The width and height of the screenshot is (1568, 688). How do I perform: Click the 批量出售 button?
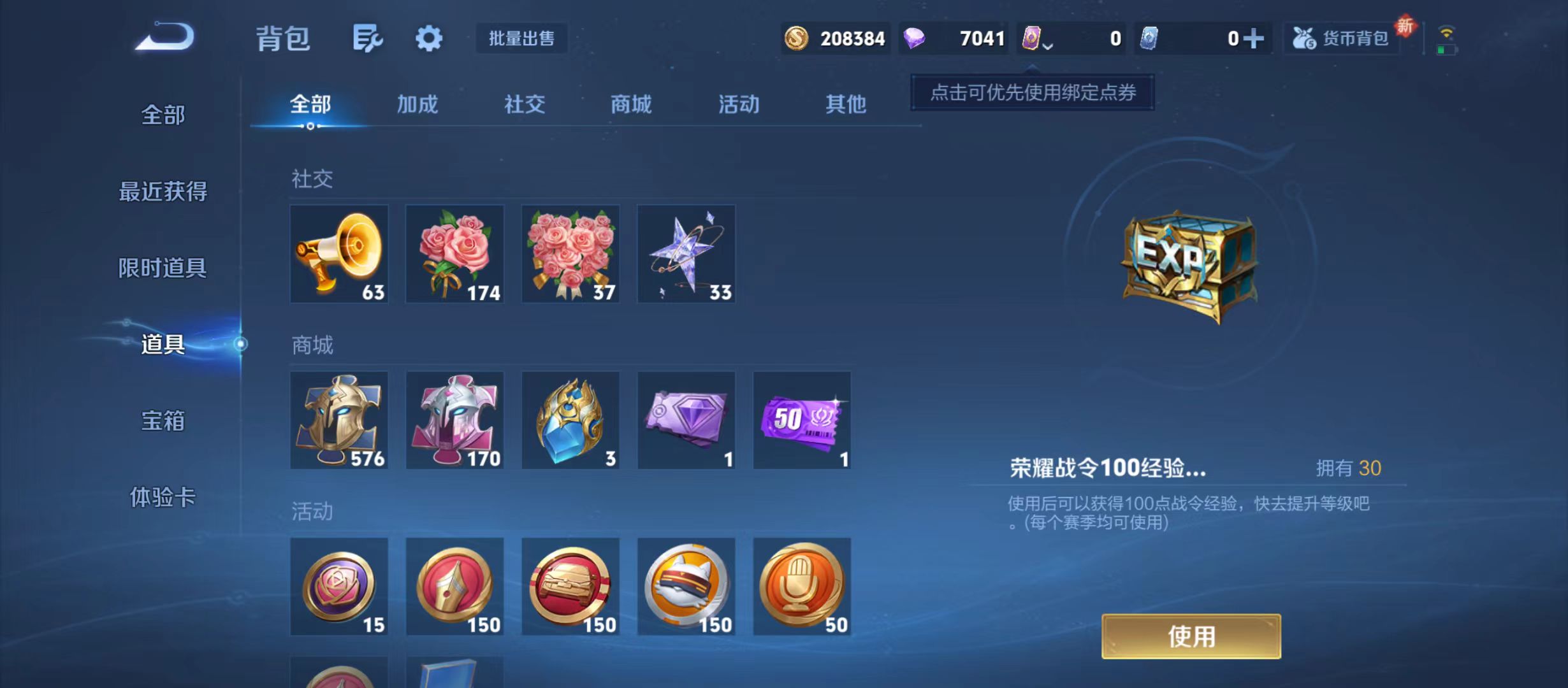click(521, 38)
